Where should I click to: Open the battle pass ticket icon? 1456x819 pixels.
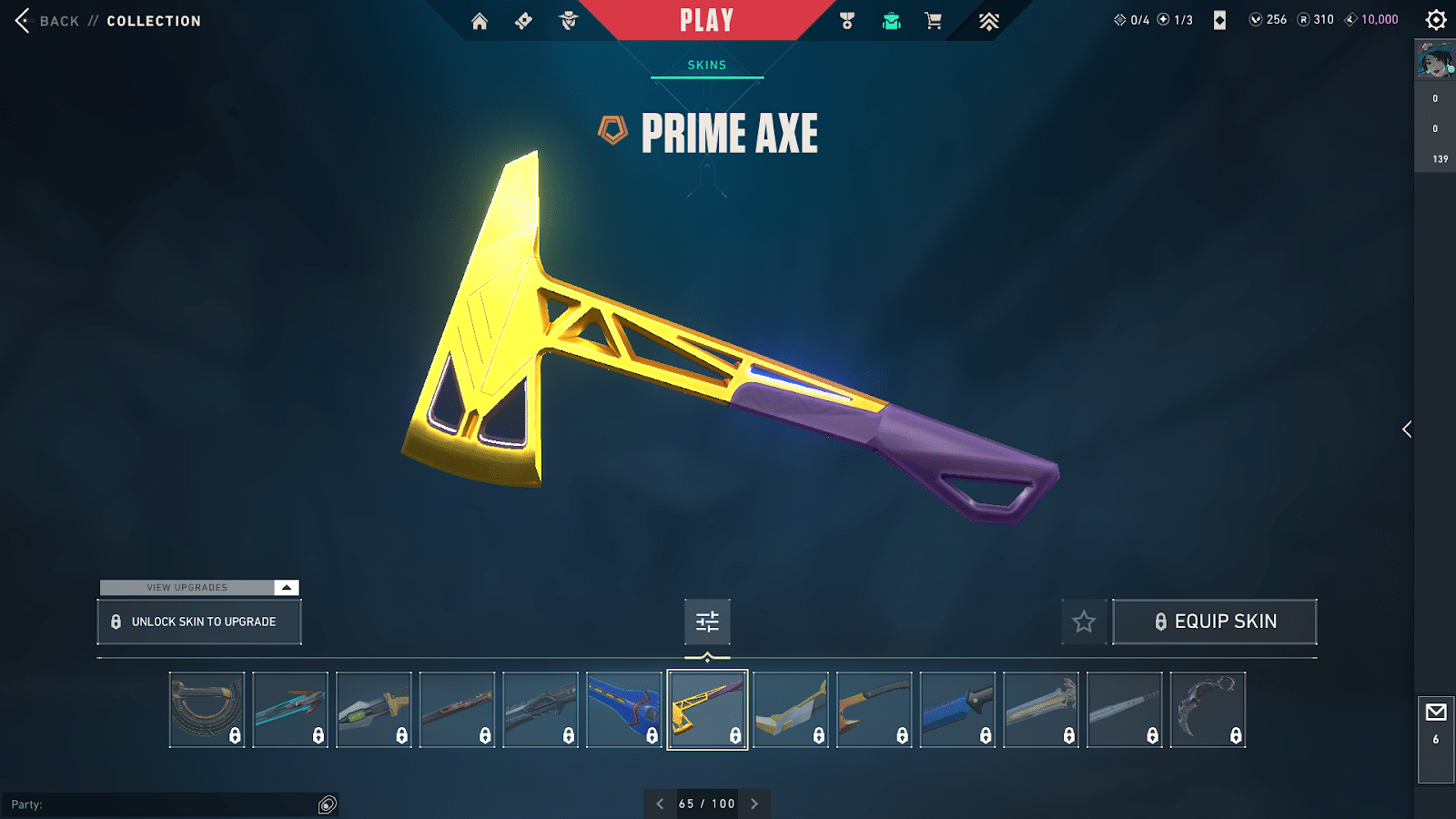(523, 21)
